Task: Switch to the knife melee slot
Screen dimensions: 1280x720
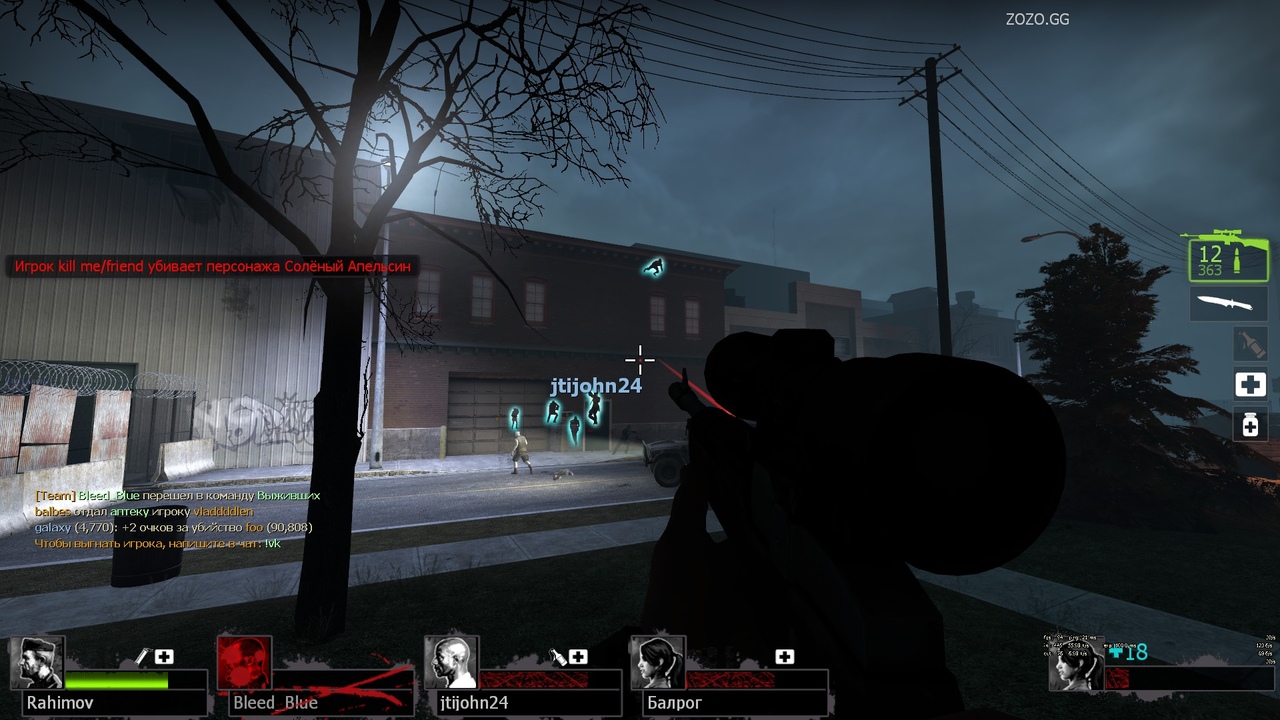Action: pyautogui.click(x=1228, y=303)
